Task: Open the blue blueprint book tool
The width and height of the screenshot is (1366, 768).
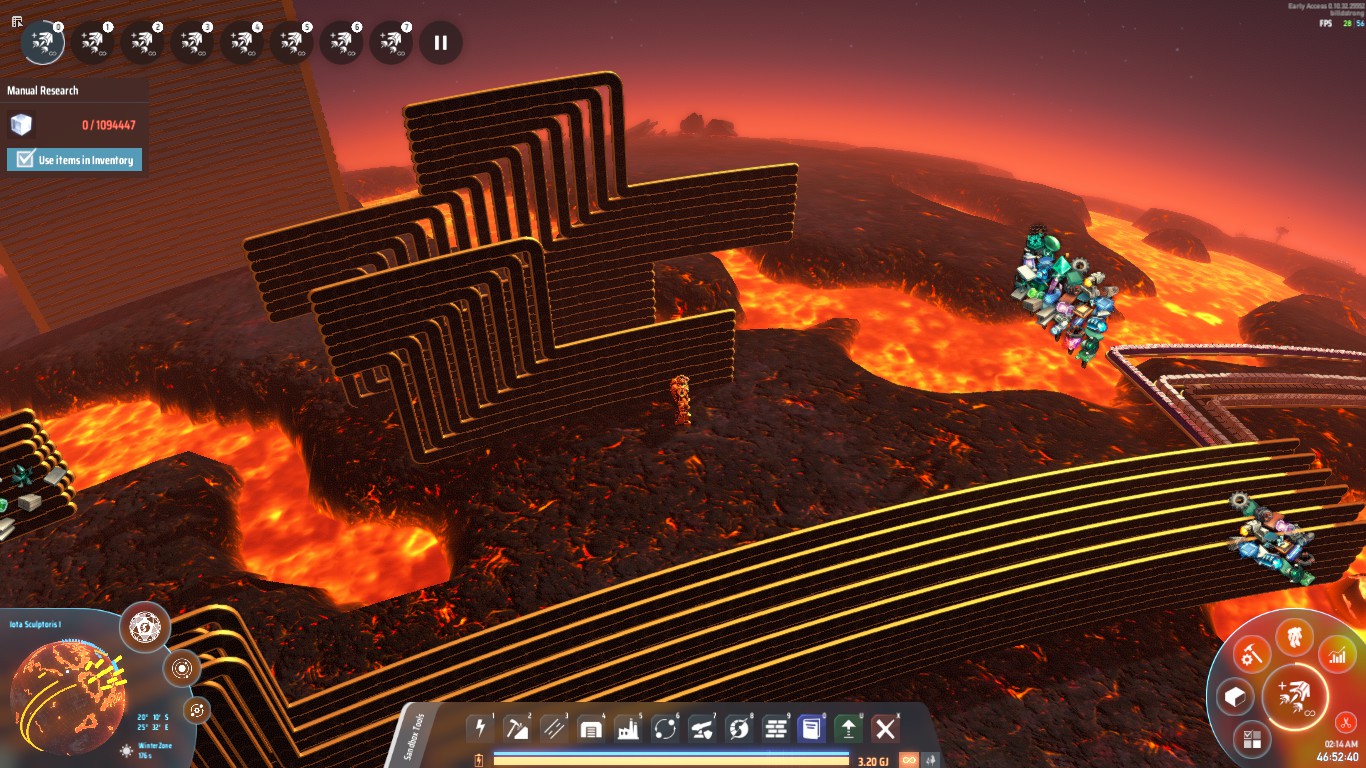Action: [x=811, y=728]
